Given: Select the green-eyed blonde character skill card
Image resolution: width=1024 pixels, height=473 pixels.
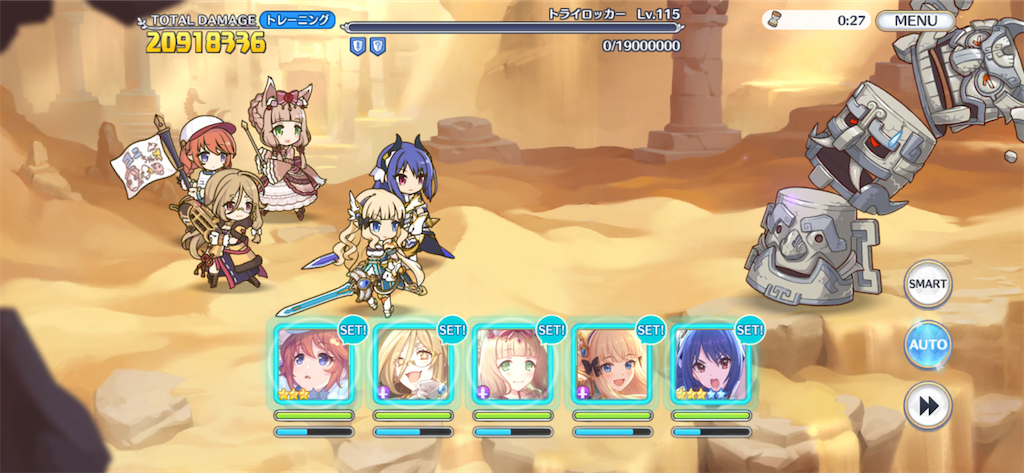Looking at the screenshot, I should tap(512, 365).
